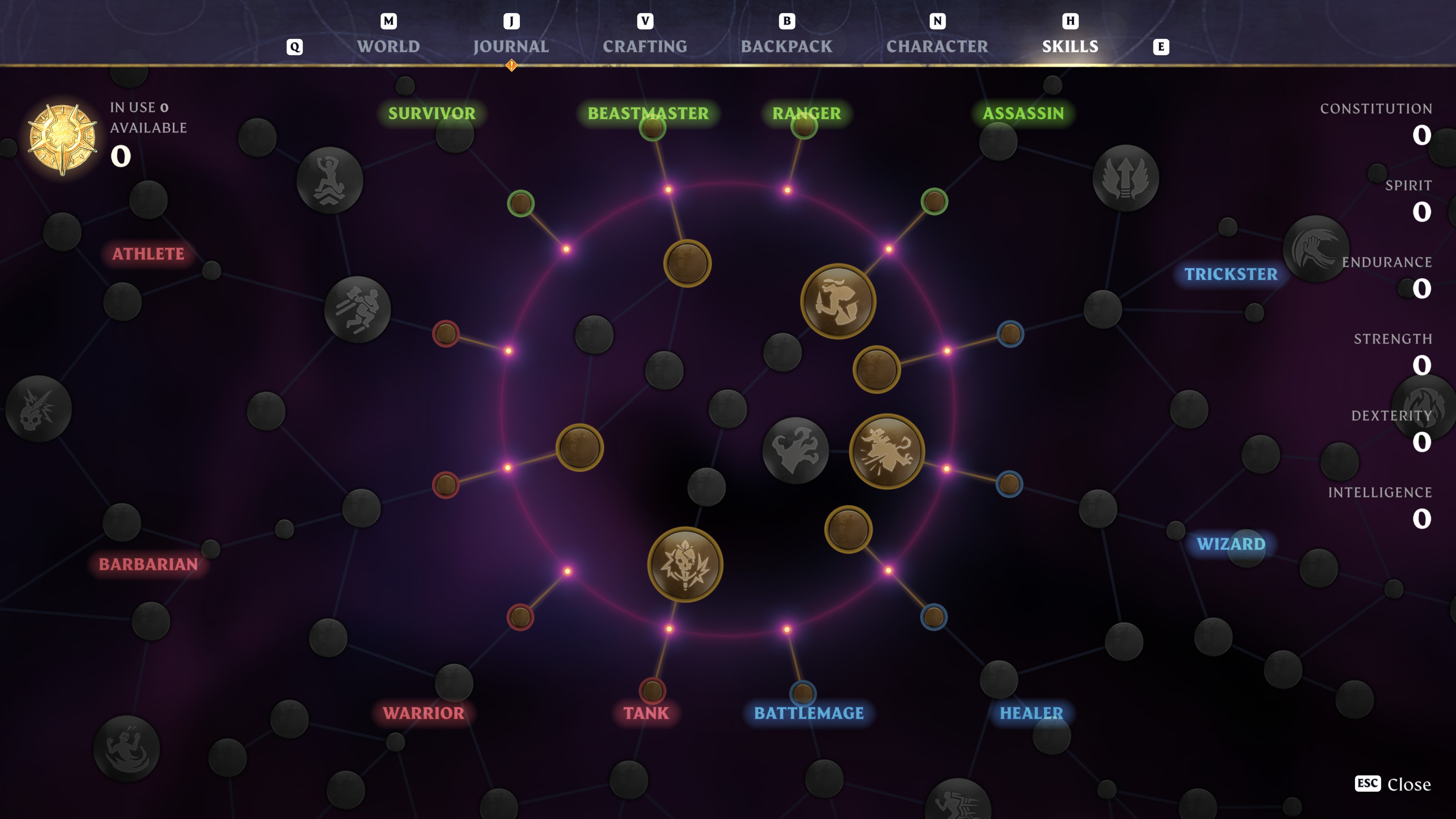
Task: Switch to the World tab
Action: 388,46
